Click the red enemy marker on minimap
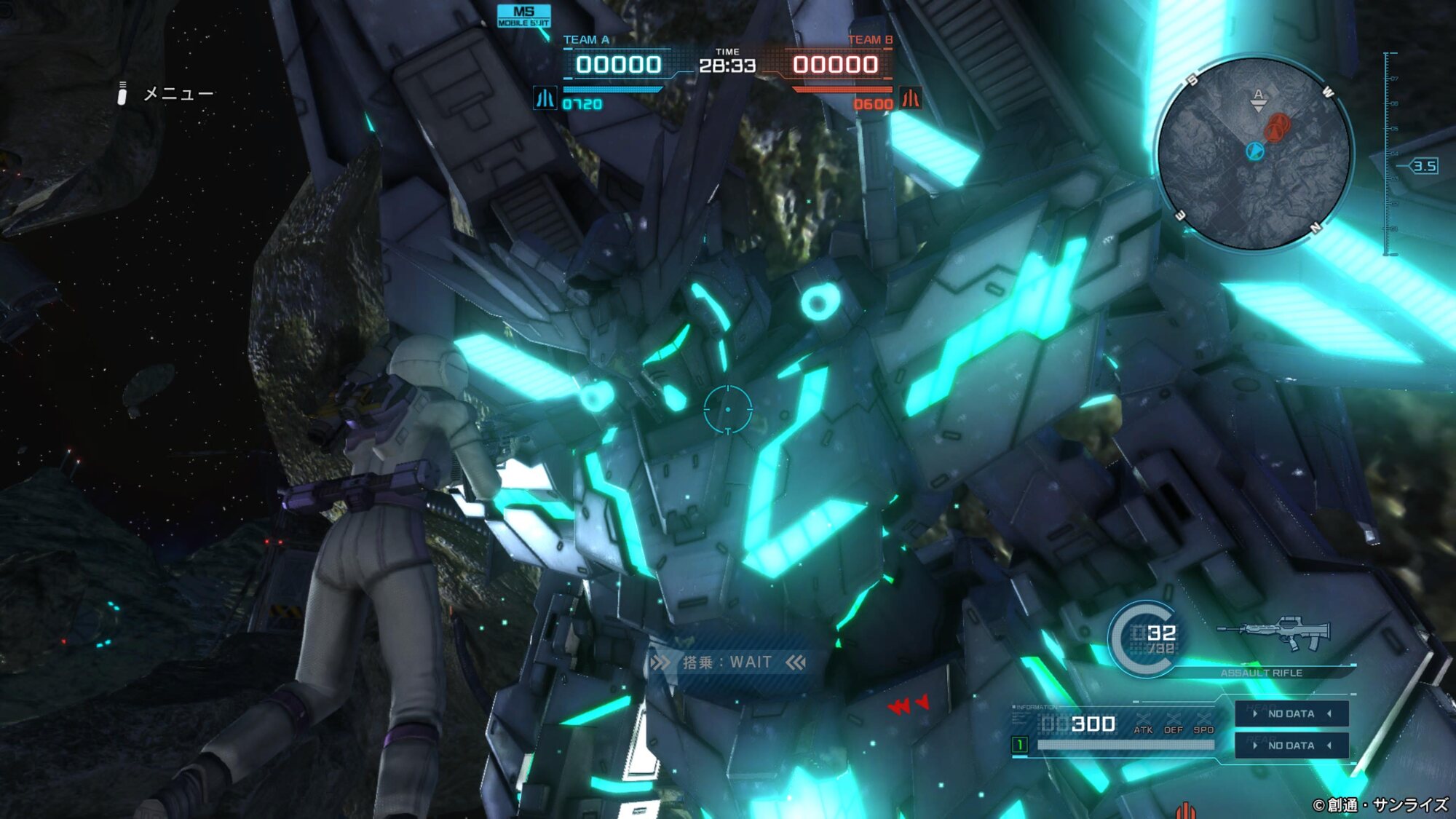 pyautogui.click(x=1276, y=127)
